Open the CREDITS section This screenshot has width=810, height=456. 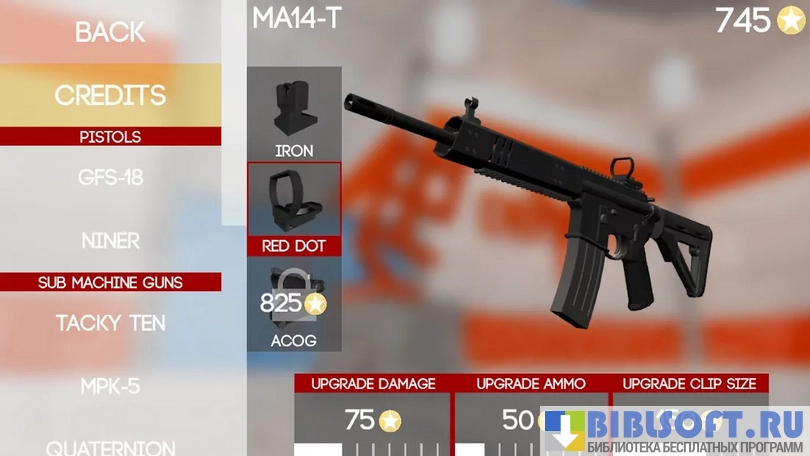[110, 95]
